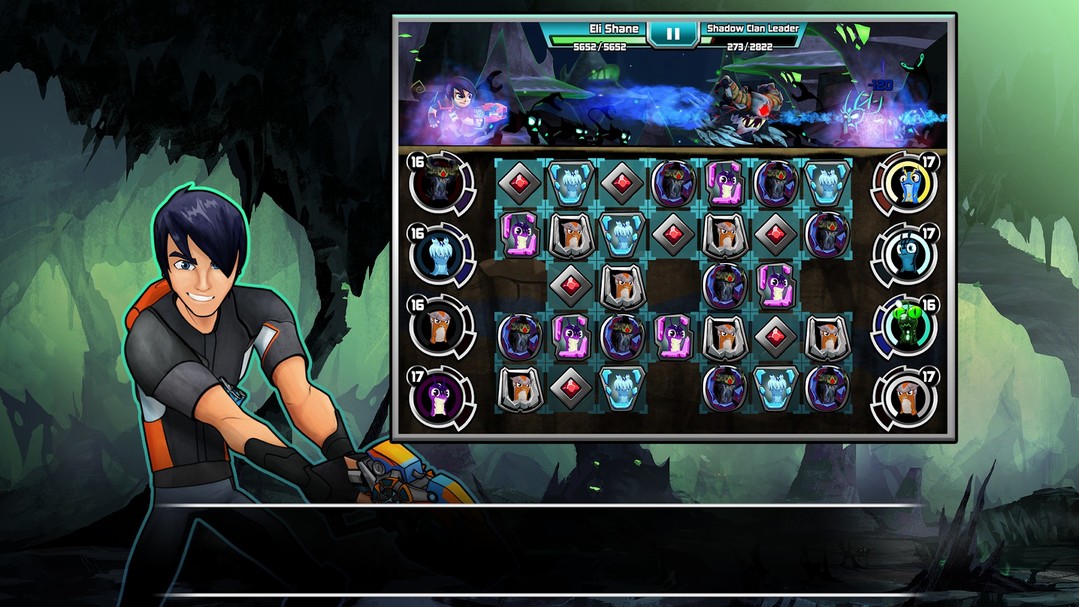Select the ice slug tile between two red gems

tap(571, 184)
